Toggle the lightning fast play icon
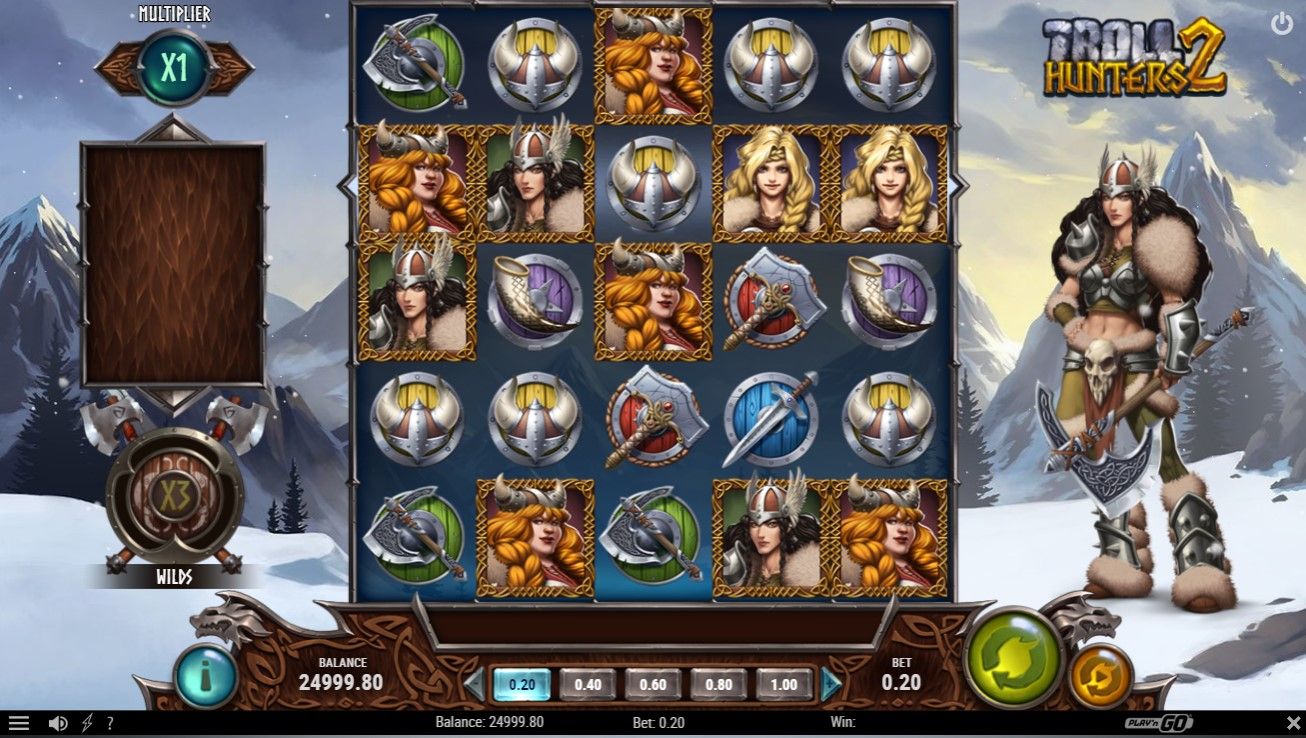 click(87, 723)
